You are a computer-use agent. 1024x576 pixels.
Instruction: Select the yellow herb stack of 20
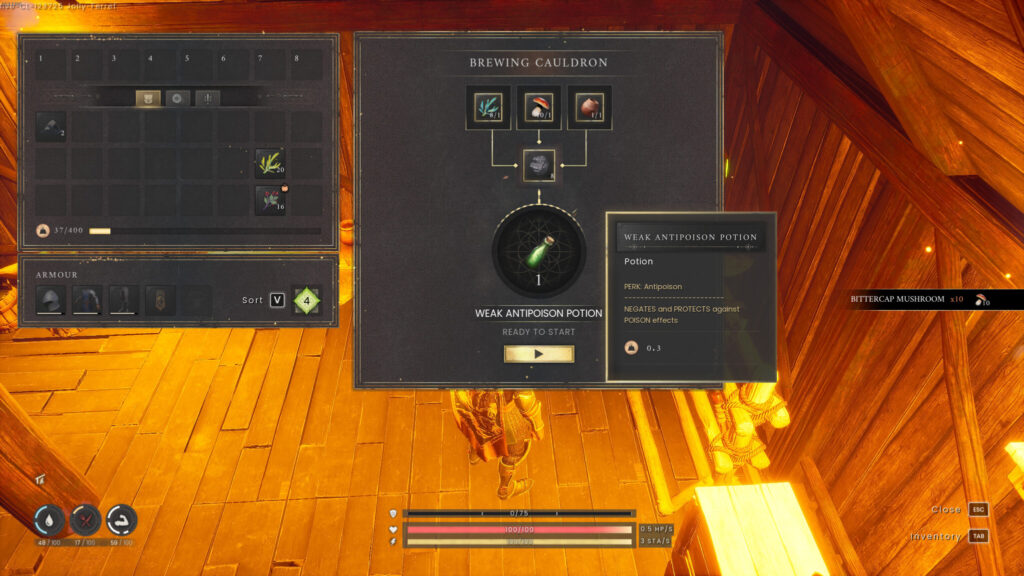pyautogui.click(x=271, y=163)
